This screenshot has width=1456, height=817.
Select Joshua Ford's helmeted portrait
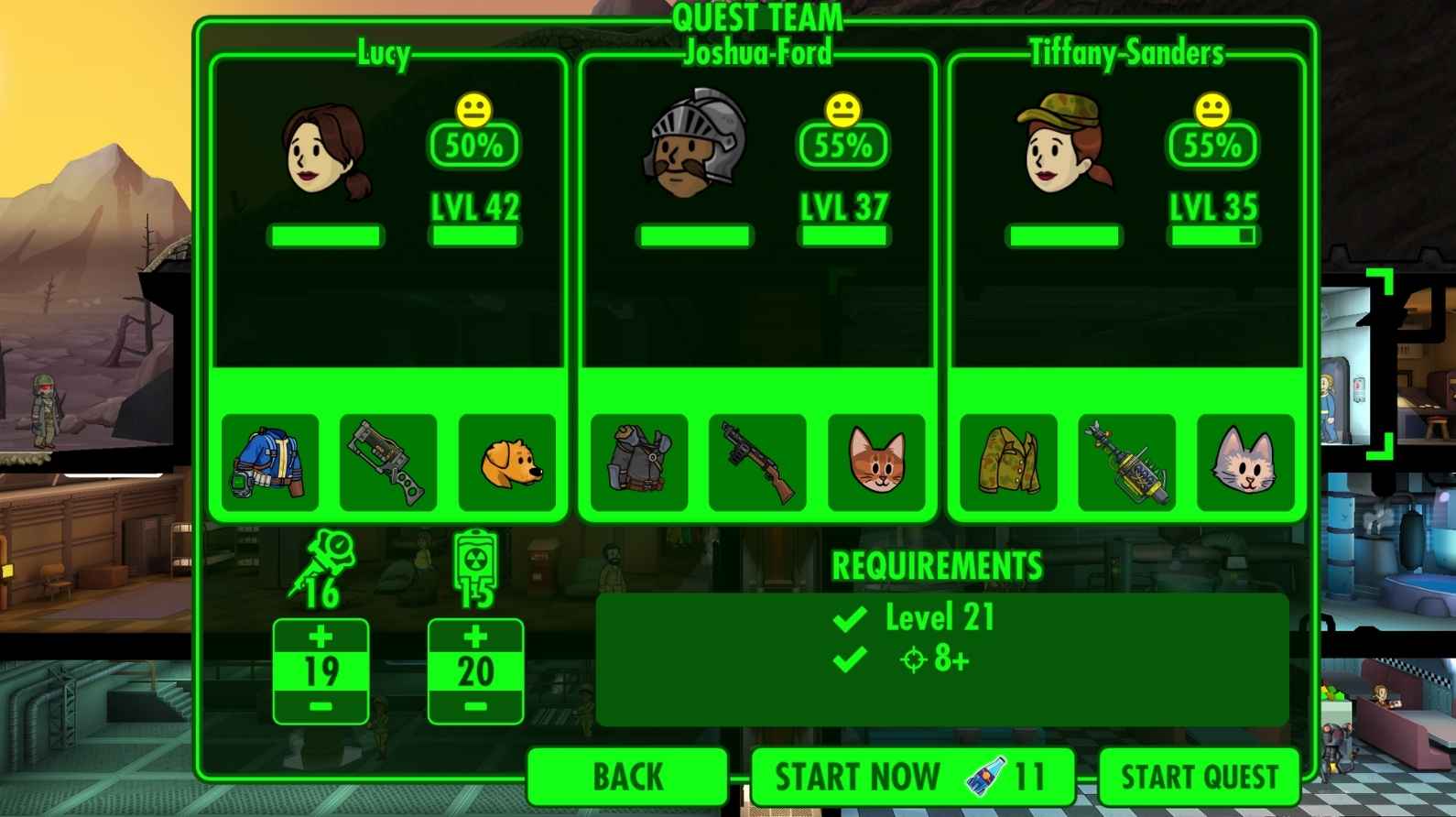click(695, 145)
